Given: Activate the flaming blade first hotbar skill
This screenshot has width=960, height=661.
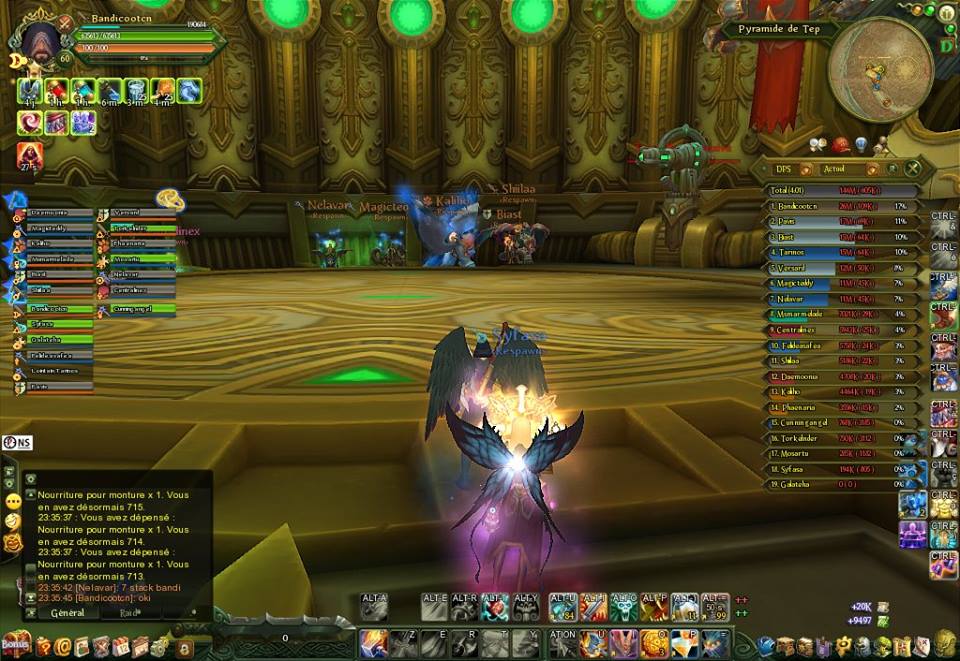Looking at the screenshot, I should pos(374,642).
